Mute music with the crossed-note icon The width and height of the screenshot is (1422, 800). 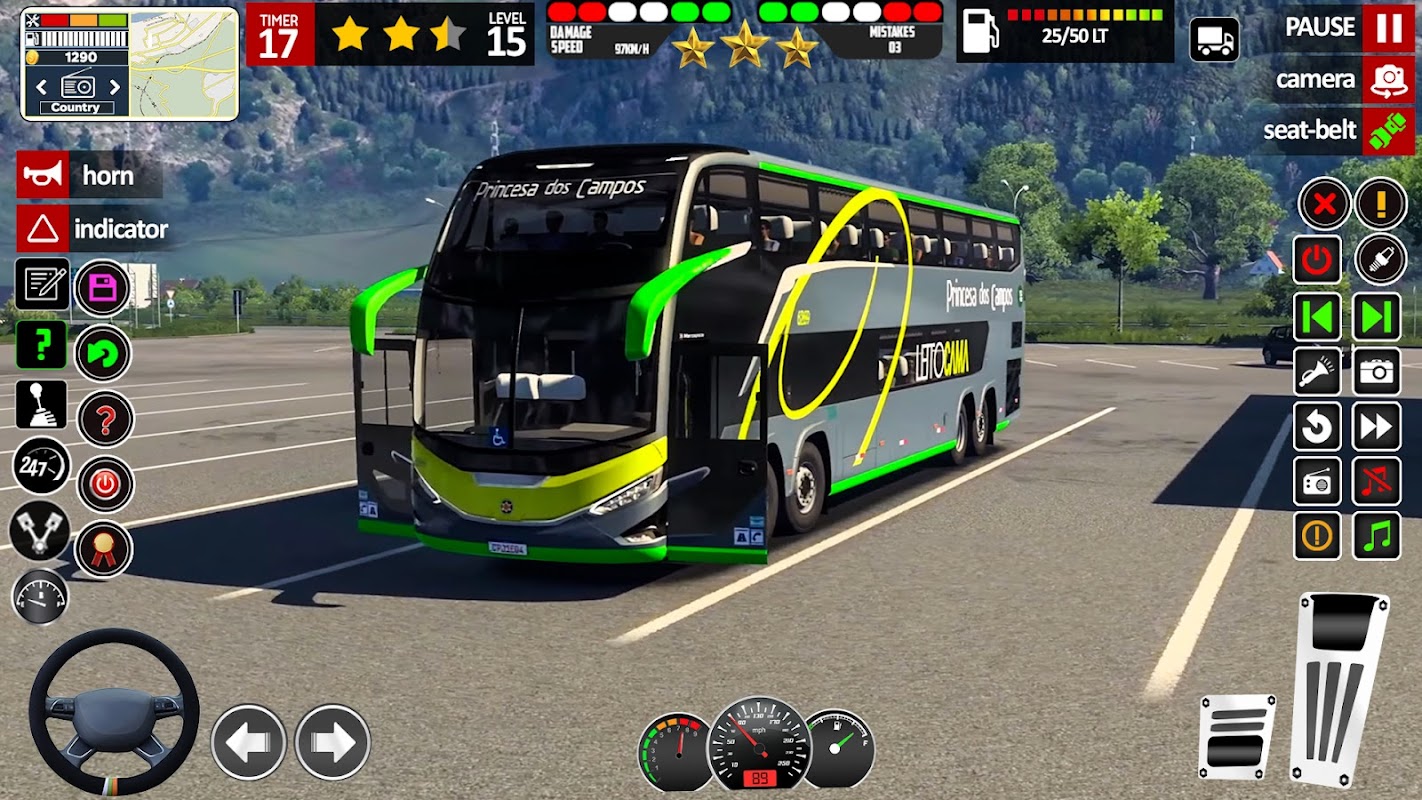coord(1377,482)
